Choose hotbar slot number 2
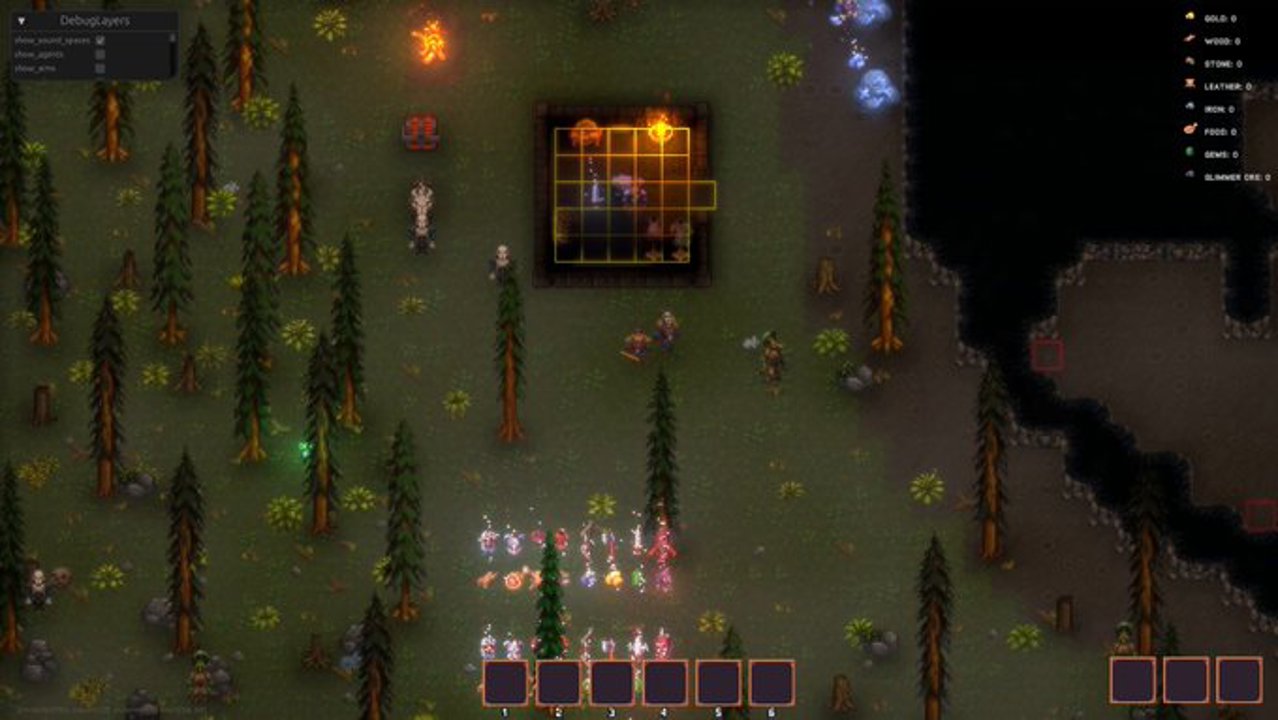Image resolution: width=1278 pixels, height=720 pixels. tap(559, 682)
